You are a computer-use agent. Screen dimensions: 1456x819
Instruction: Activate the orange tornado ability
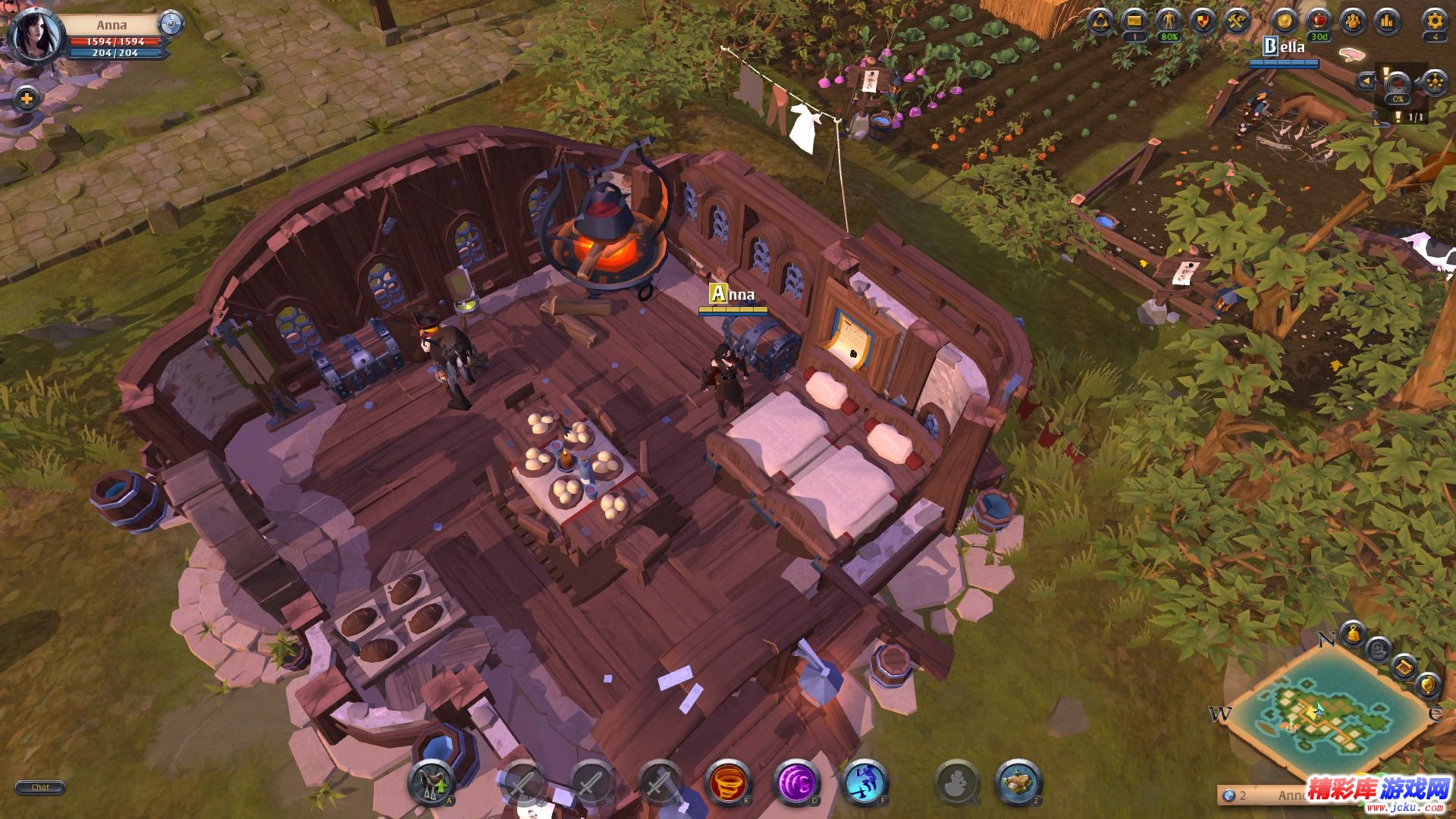point(728,783)
